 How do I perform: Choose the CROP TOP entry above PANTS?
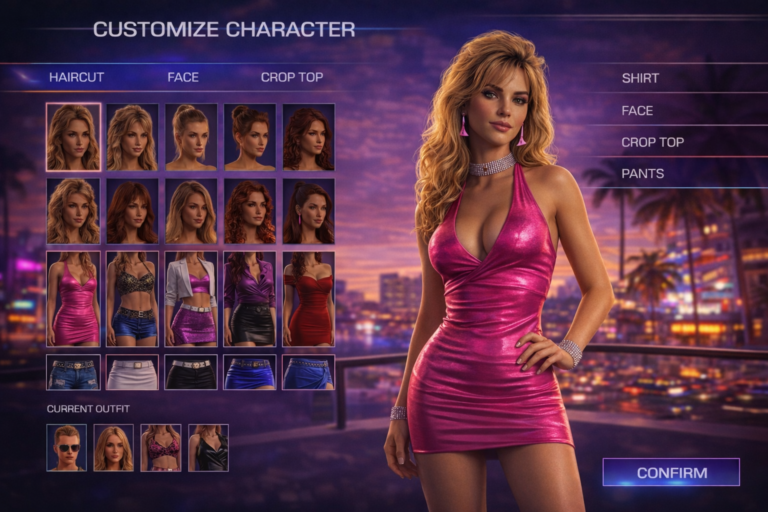[652, 142]
